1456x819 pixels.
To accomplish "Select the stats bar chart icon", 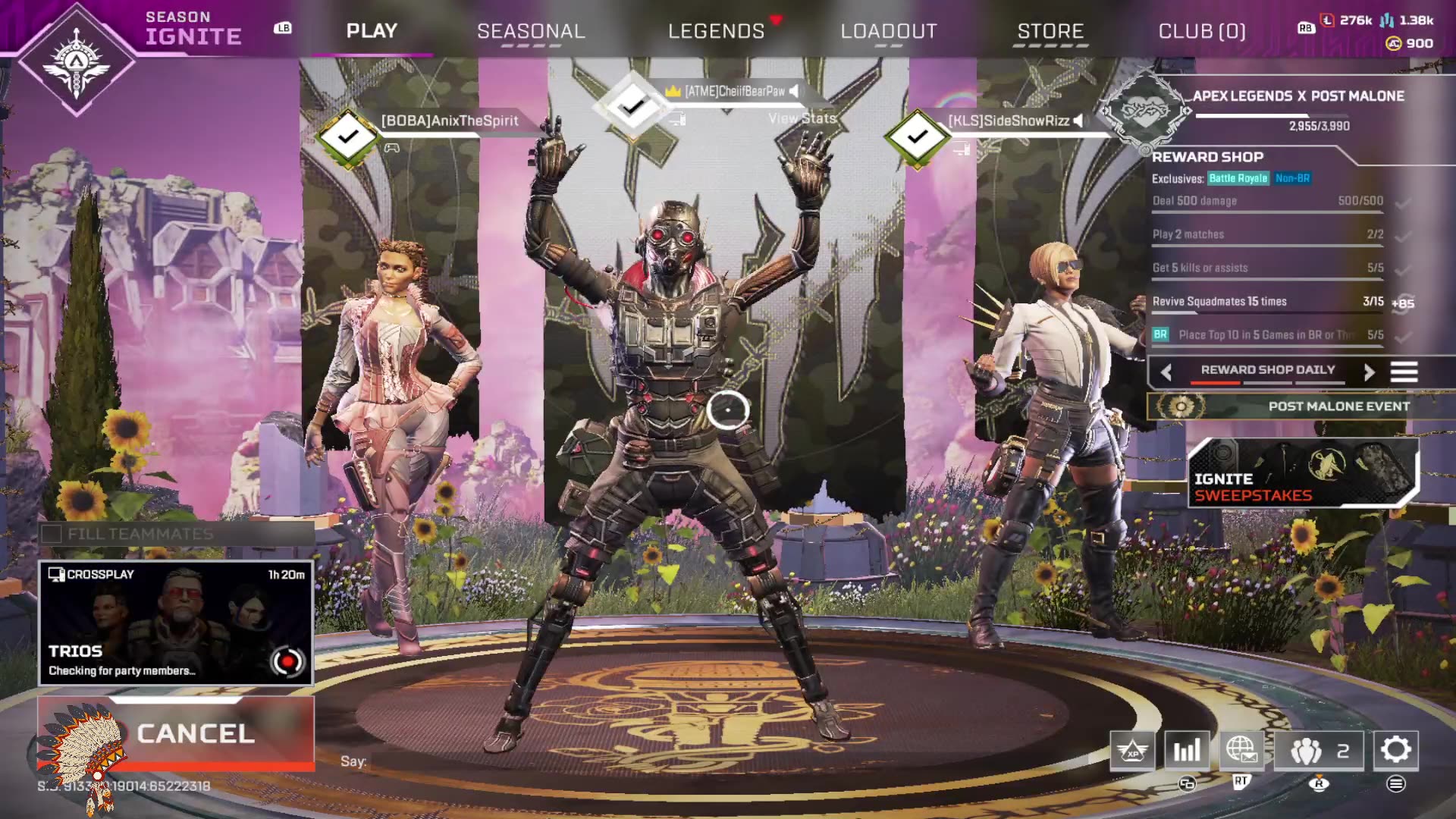I will [x=1188, y=751].
